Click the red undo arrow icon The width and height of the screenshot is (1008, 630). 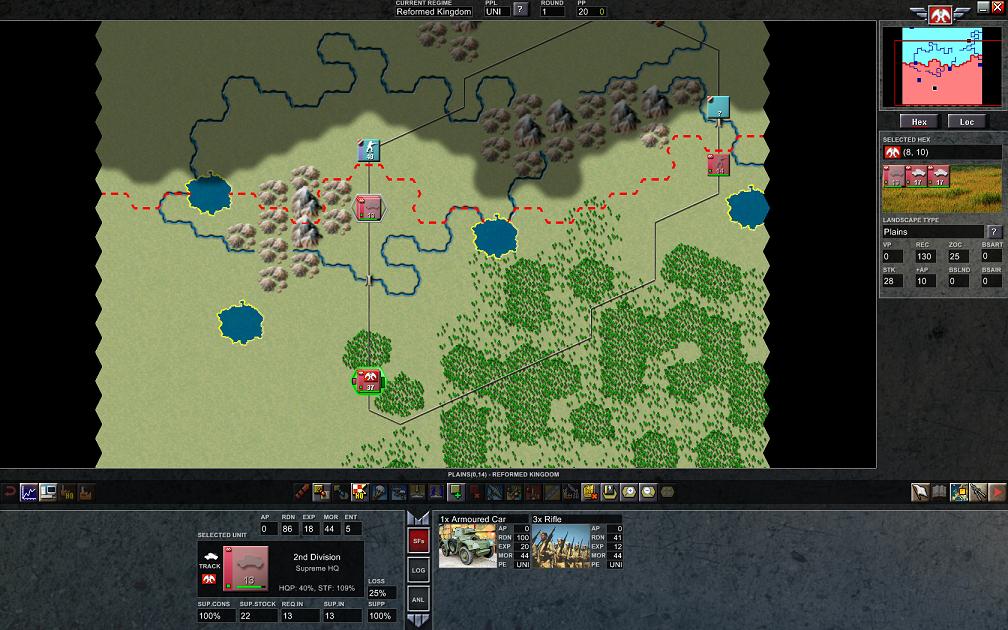click(x=10, y=492)
